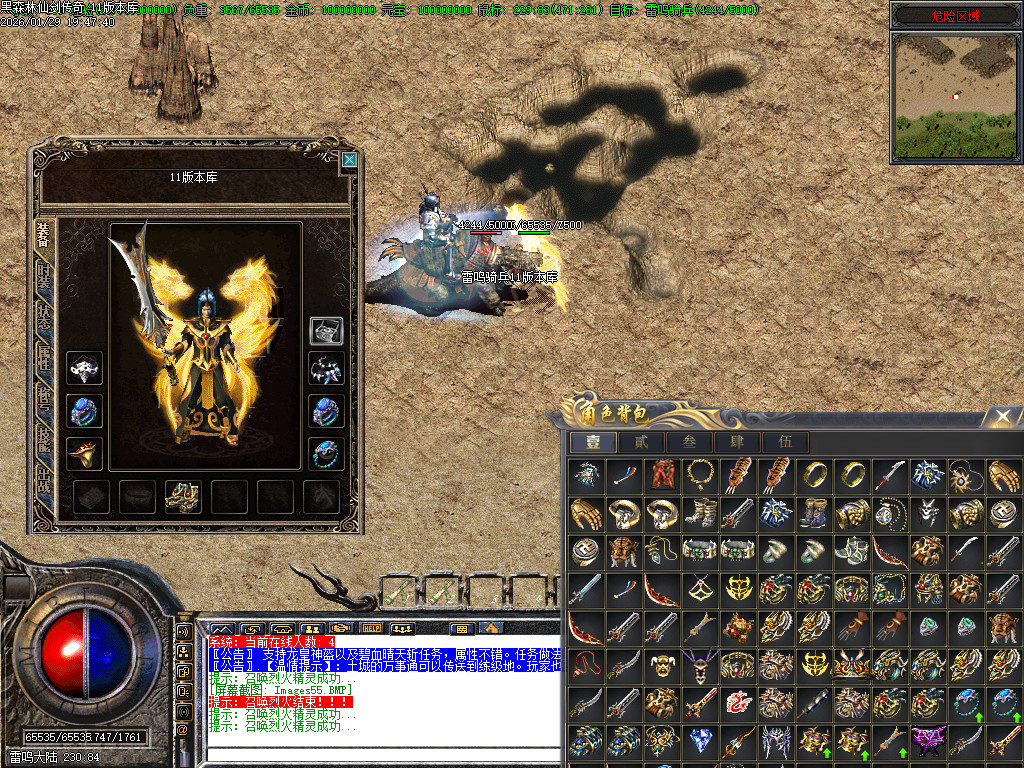Switch to the 时装 costume tab

43,277
